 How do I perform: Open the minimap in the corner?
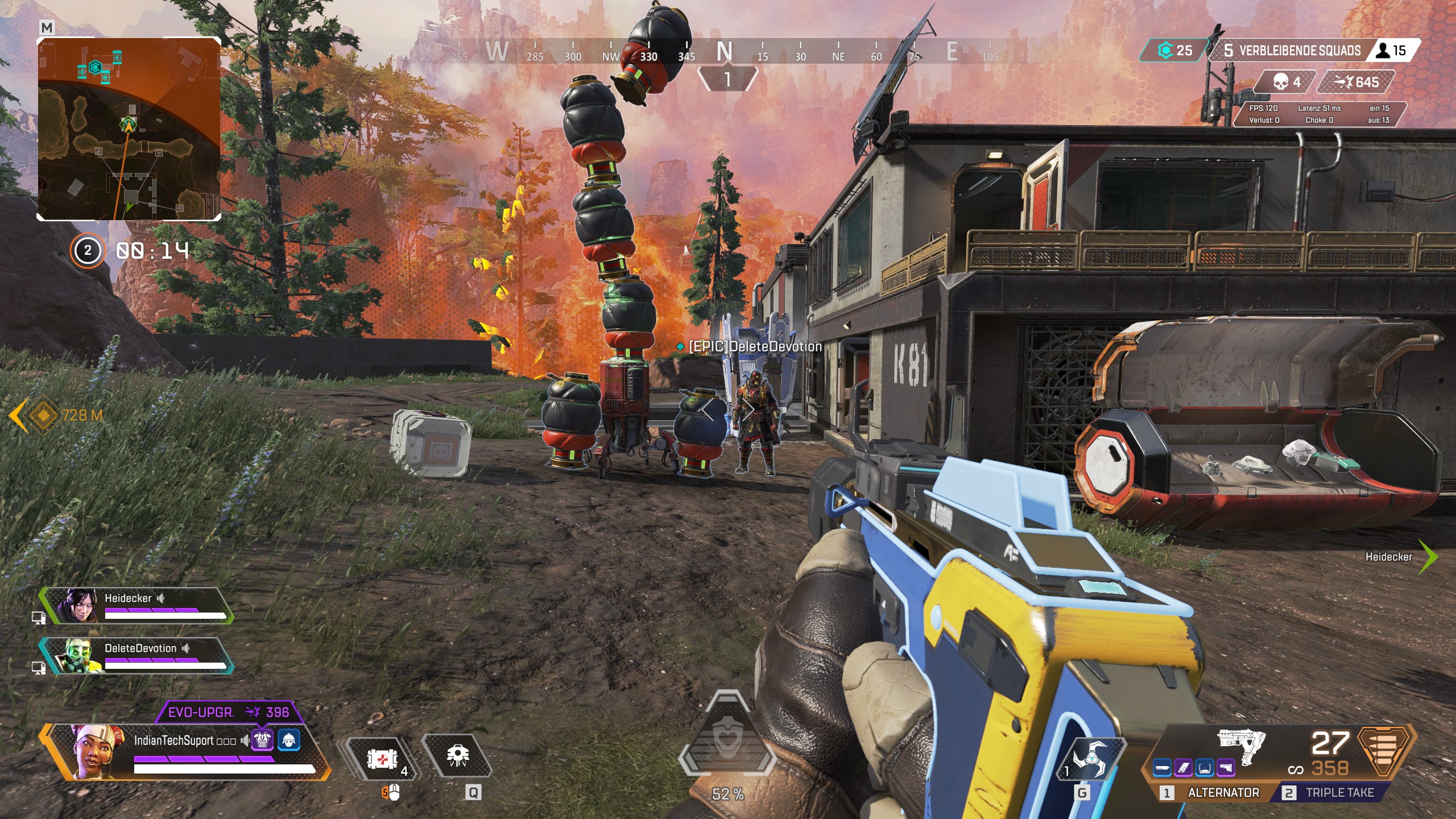coord(129,129)
